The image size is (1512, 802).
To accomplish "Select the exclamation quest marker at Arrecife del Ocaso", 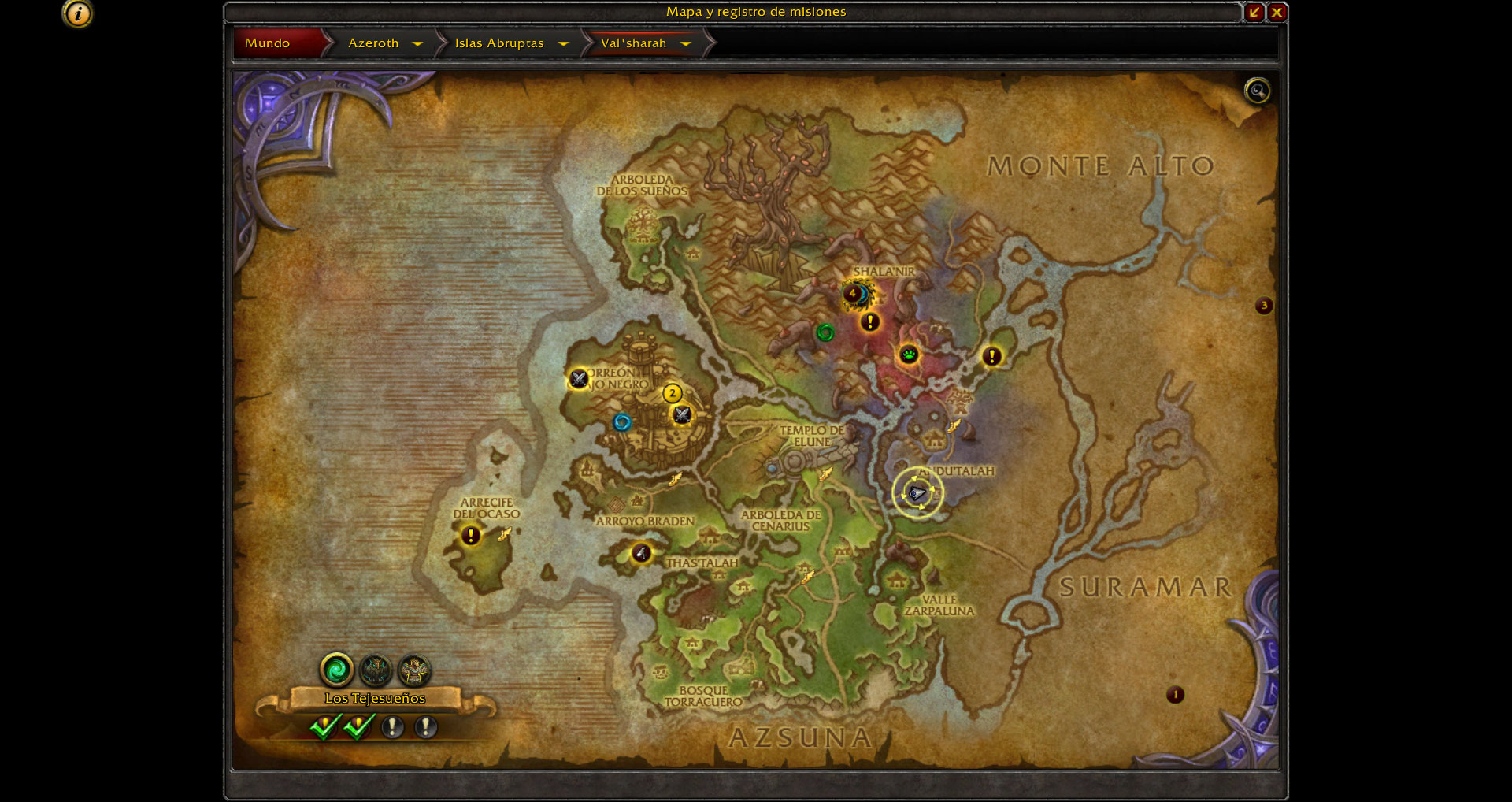I will [x=471, y=536].
